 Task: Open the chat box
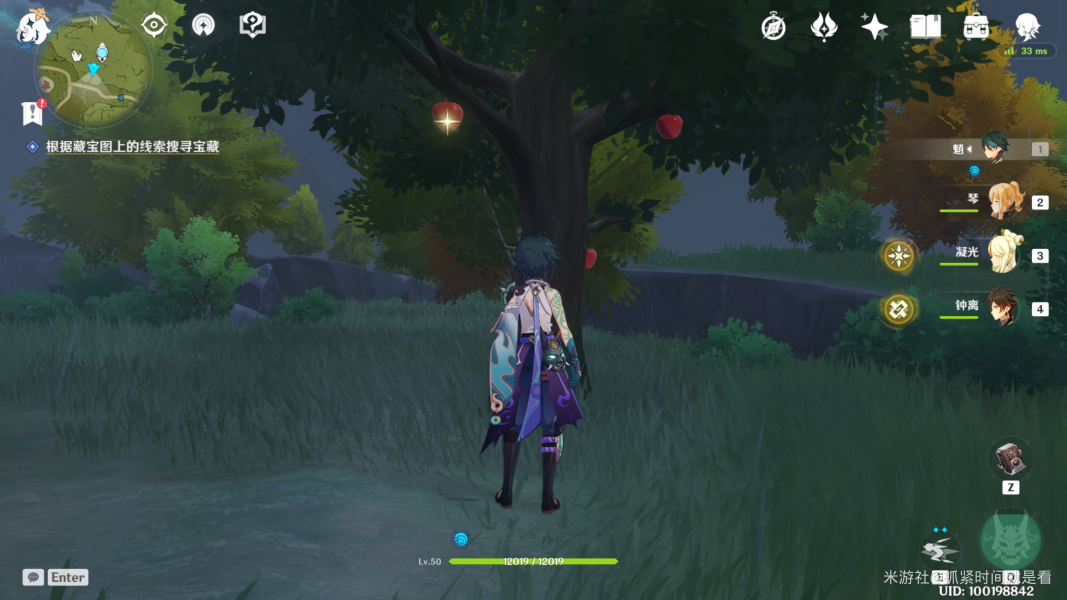click(33, 577)
